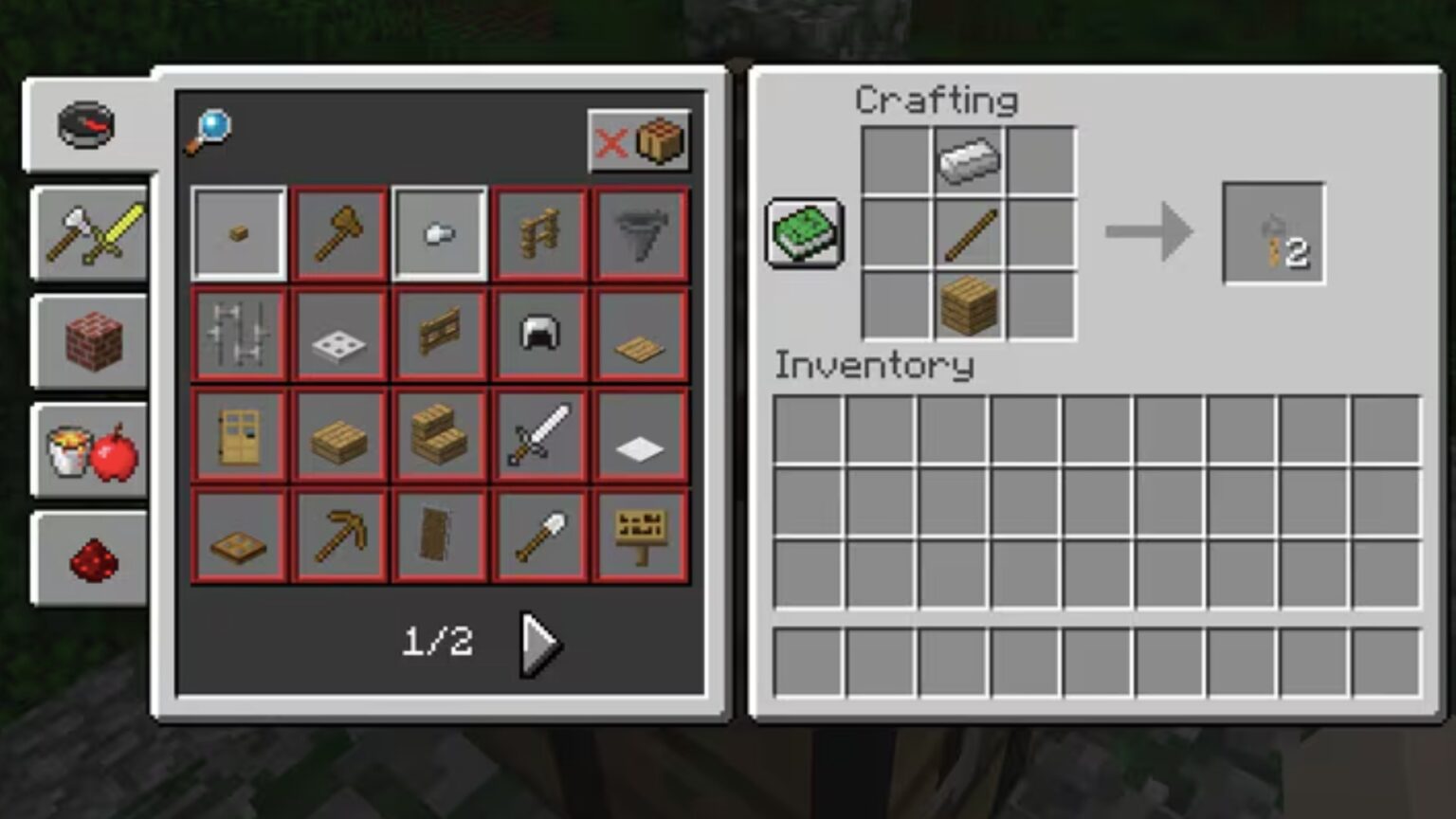Select the wooden trapdoor recipe
The height and width of the screenshot is (819, 1456).
(238, 534)
